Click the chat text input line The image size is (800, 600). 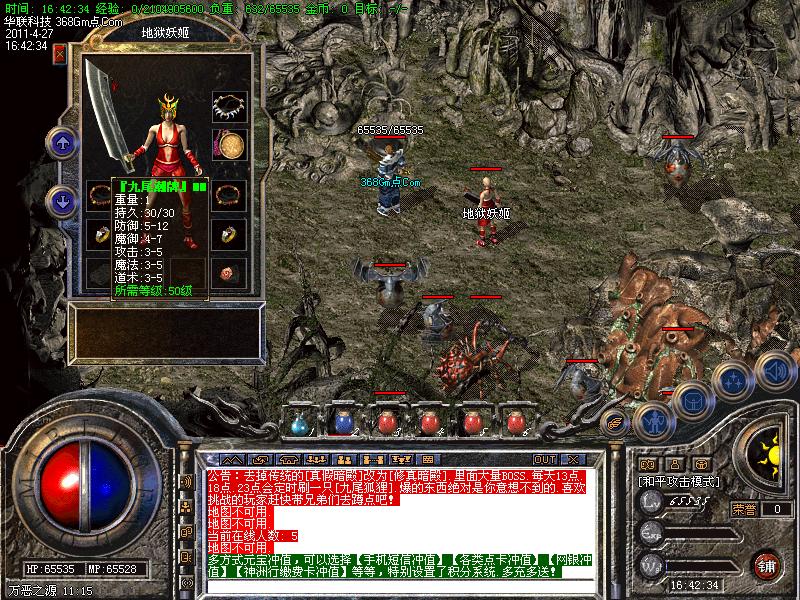(x=380, y=584)
